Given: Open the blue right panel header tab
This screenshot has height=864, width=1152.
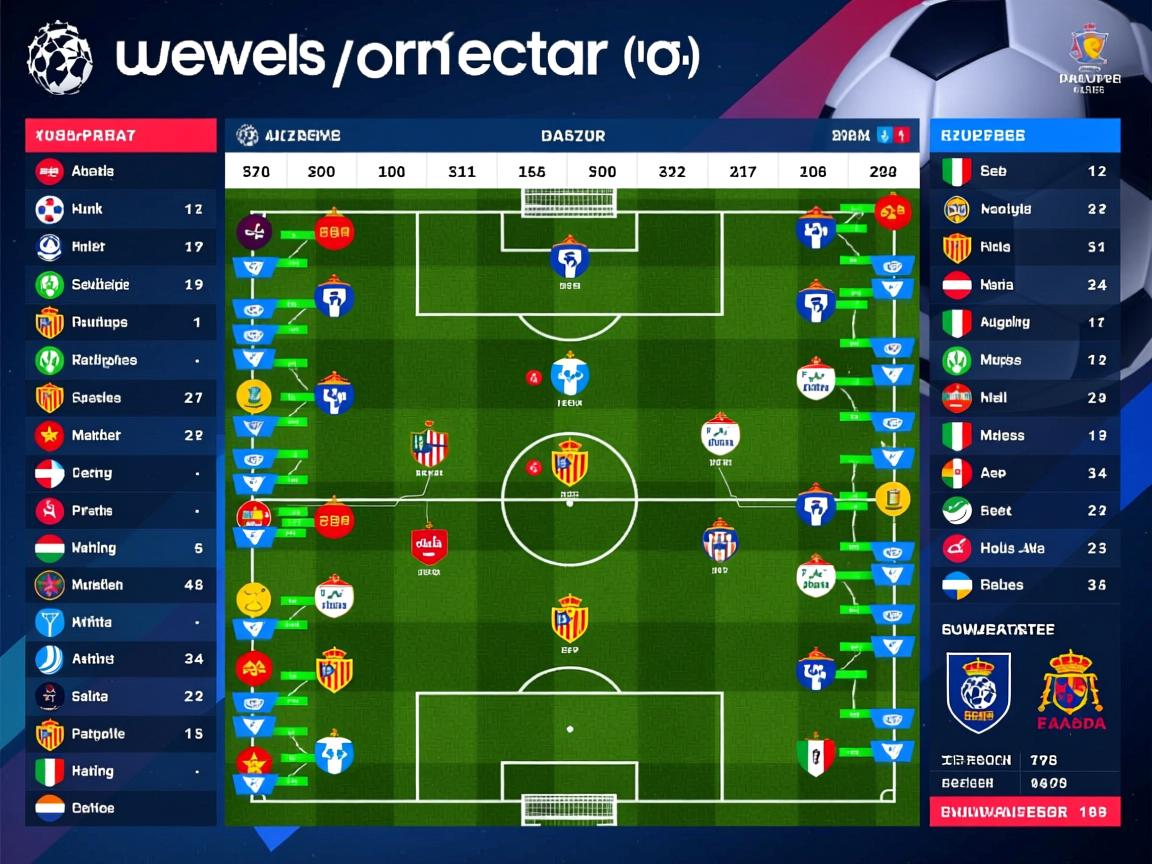Looking at the screenshot, I should click(x=1025, y=135).
